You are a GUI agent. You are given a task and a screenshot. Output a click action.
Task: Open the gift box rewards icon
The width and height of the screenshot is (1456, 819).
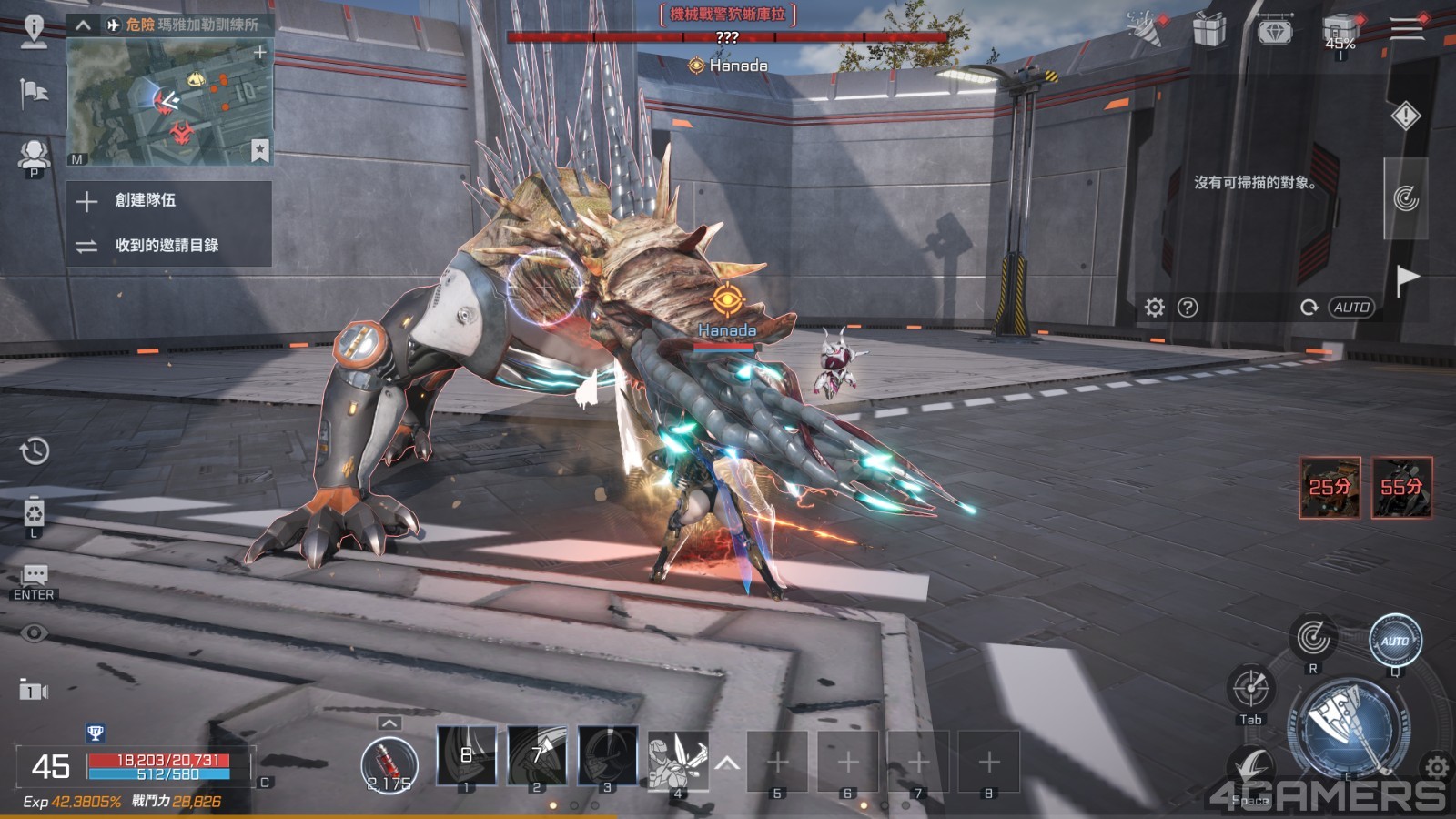1209,30
